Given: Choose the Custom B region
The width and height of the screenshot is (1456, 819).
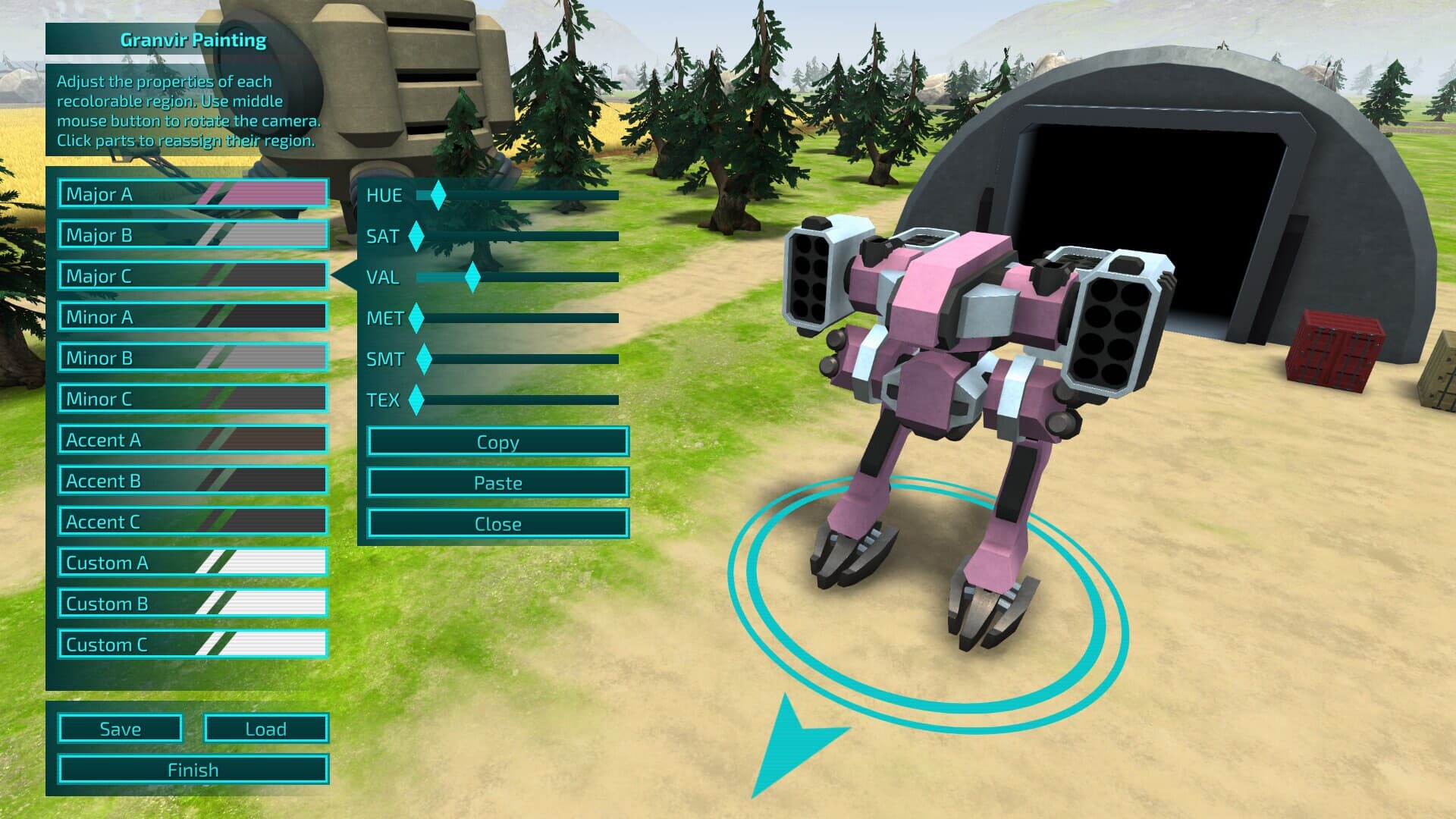Looking at the screenshot, I should [193, 604].
